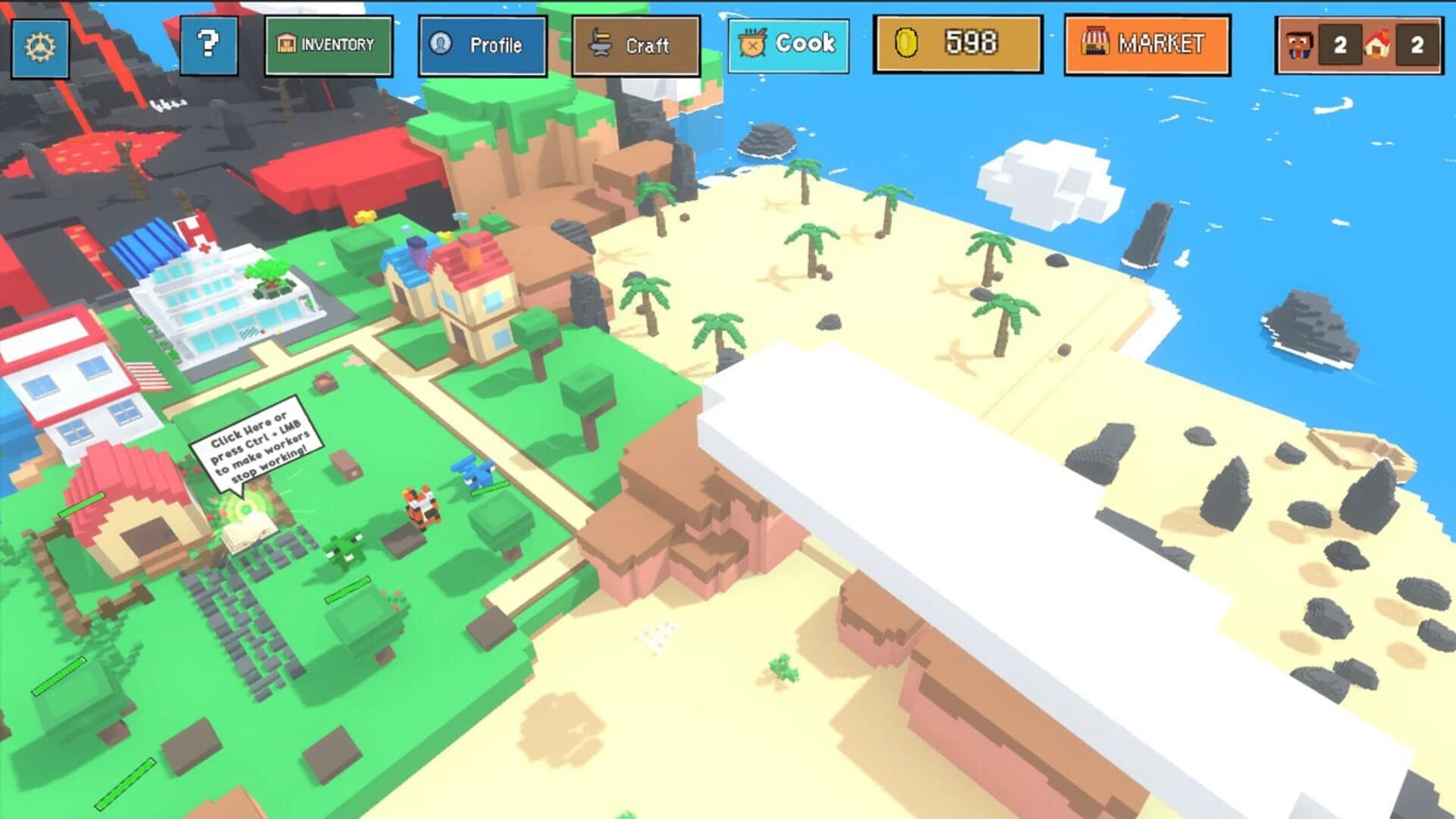Open the Market menu
Image resolution: width=1456 pixels, height=819 pixels.
[1146, 44]
